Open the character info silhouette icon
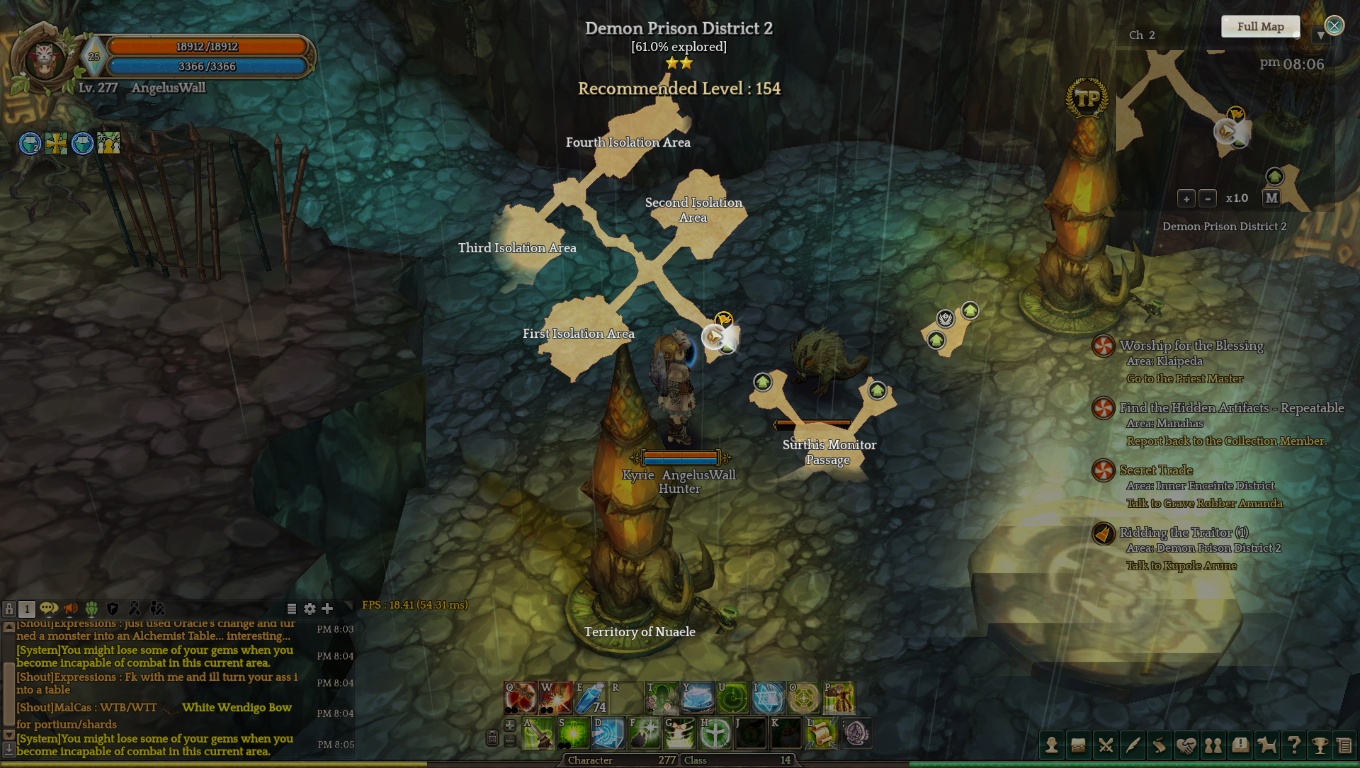 pos(1052,745)
